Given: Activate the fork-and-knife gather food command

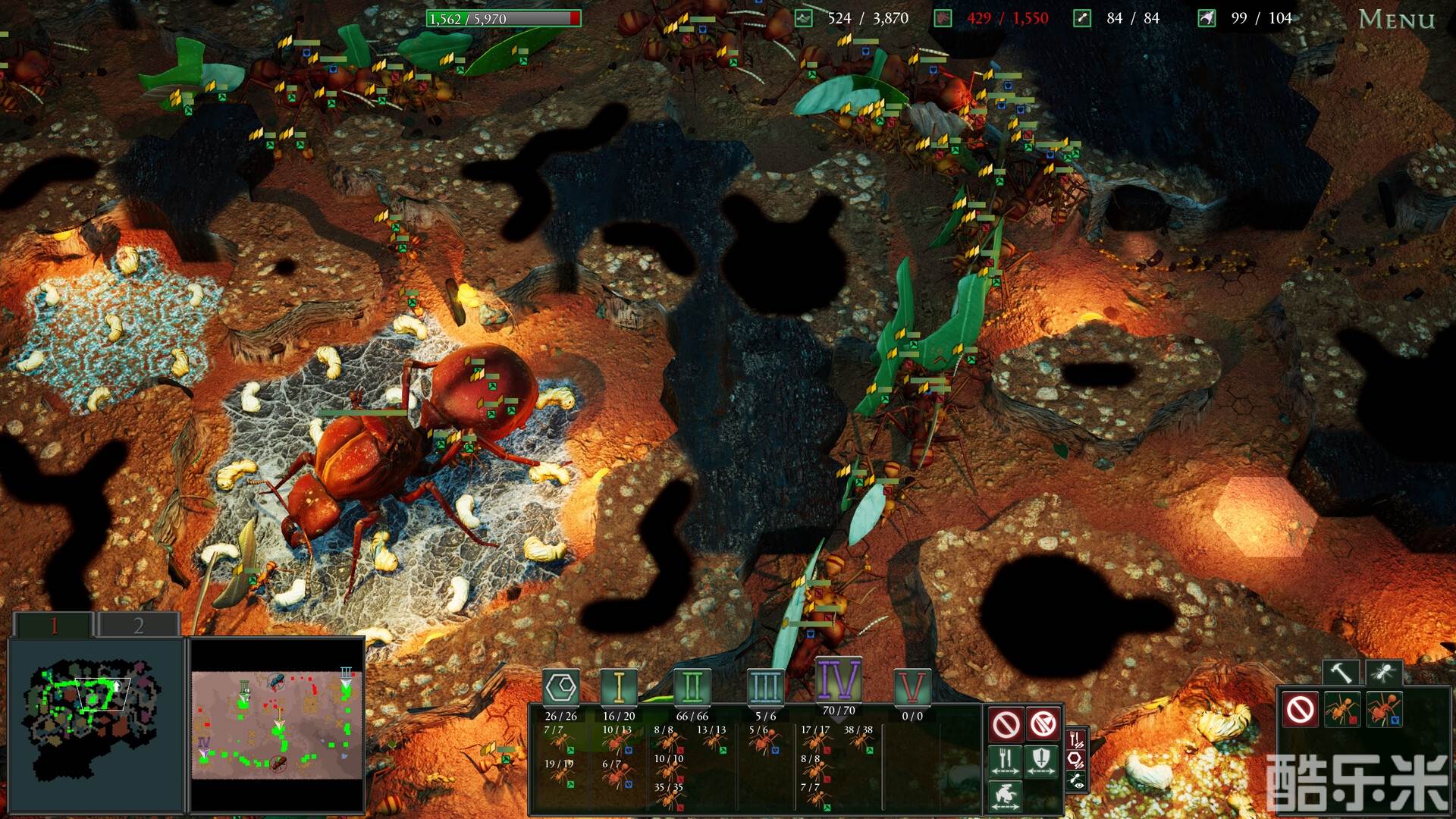Looking at the screenshot, I should click(1006, 761).
